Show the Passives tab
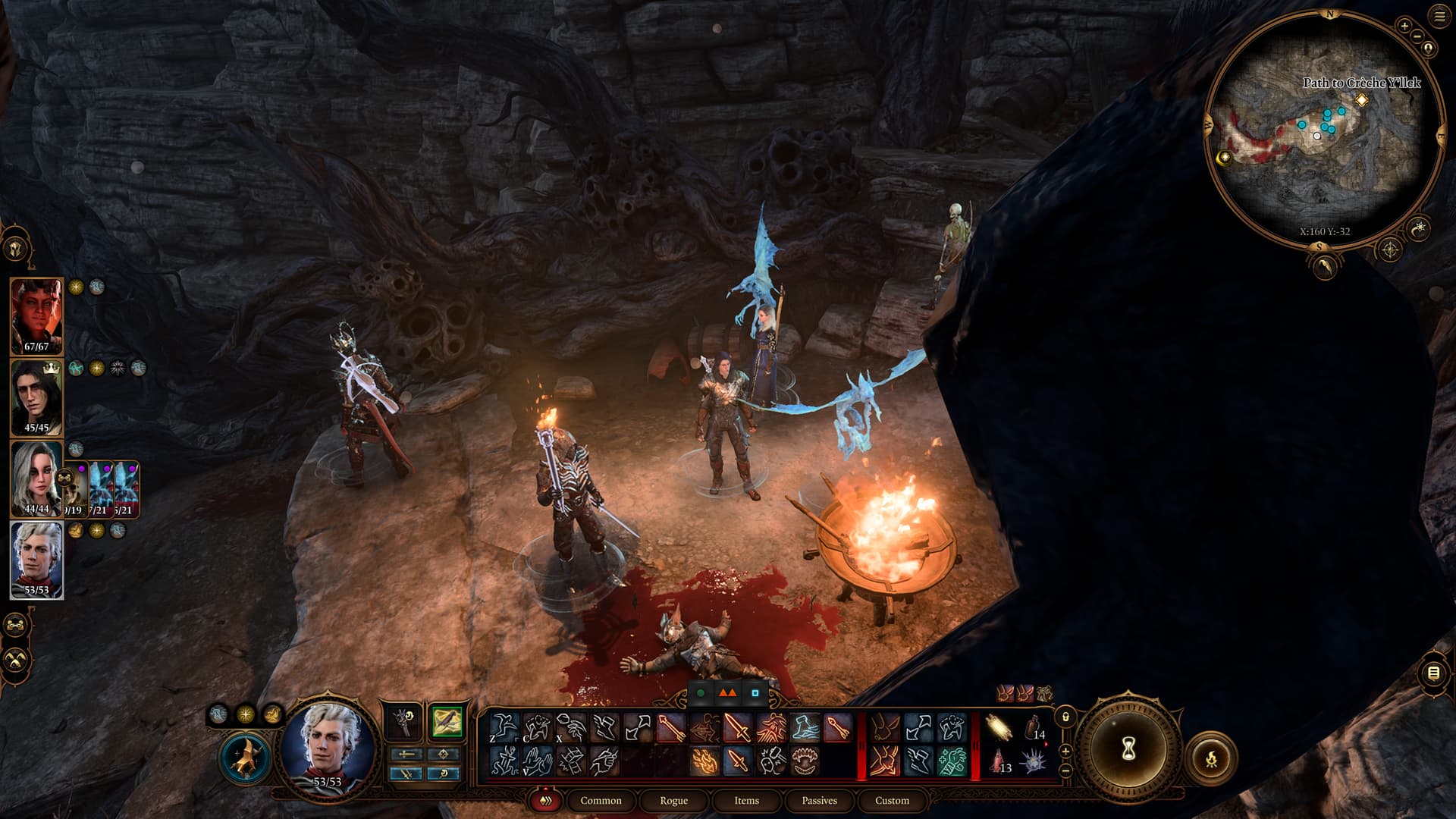Screen dimensions: 1456x819 [819, 800]
